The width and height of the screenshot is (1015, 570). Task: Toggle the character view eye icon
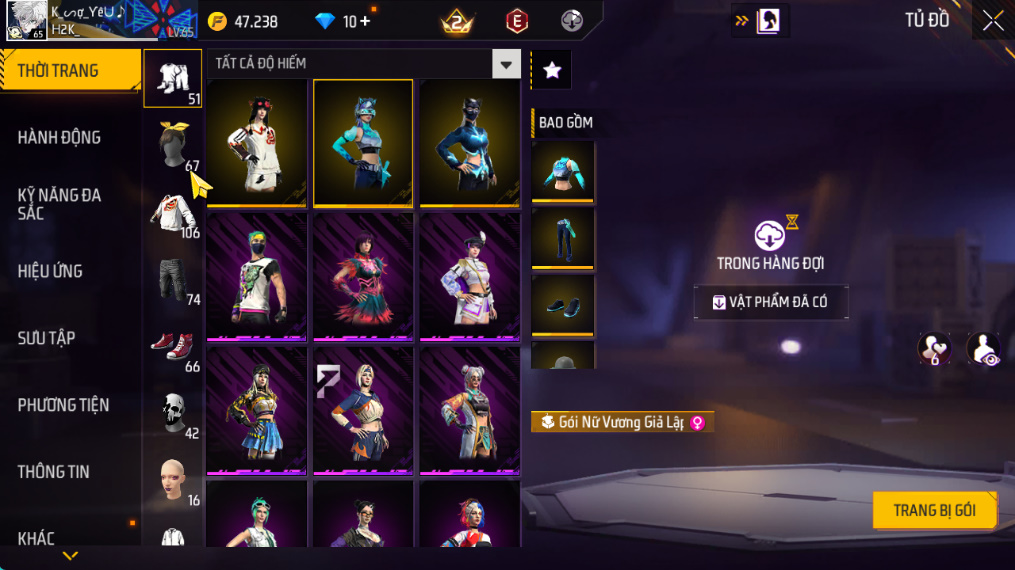point(984,349)
